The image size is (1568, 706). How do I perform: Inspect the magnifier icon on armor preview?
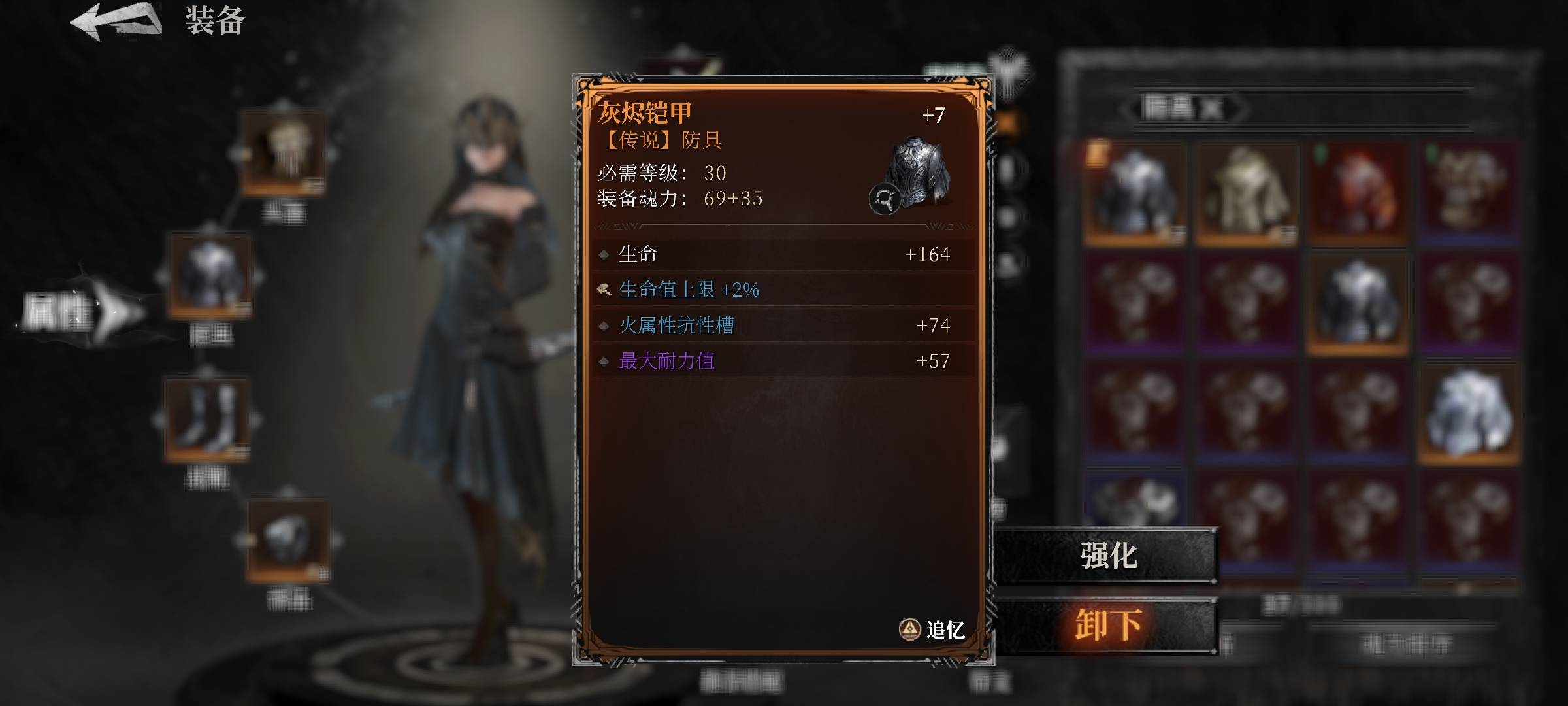885,199
